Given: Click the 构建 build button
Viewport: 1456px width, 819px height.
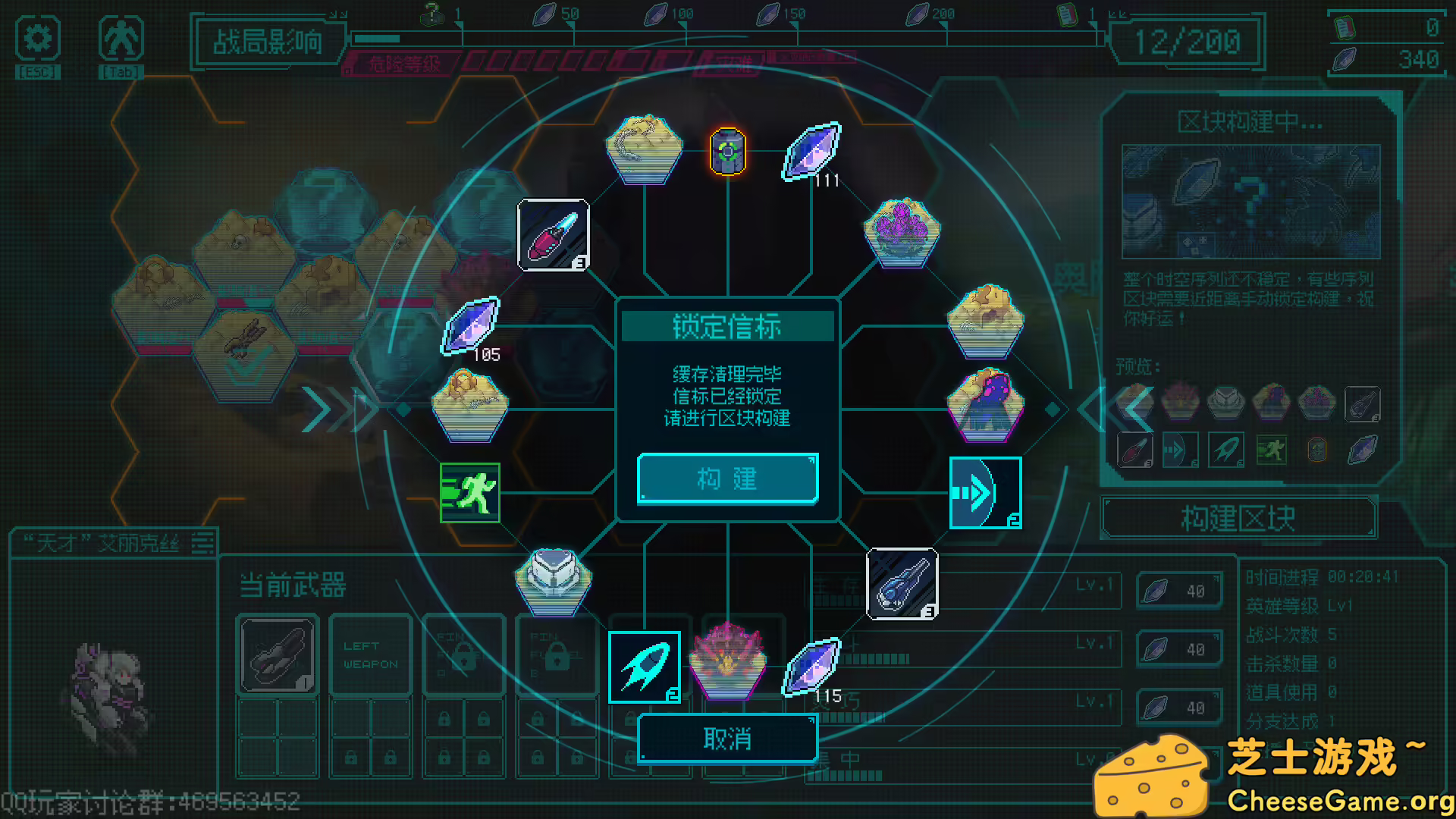Looking at the screenshot, I should [726, 478].
